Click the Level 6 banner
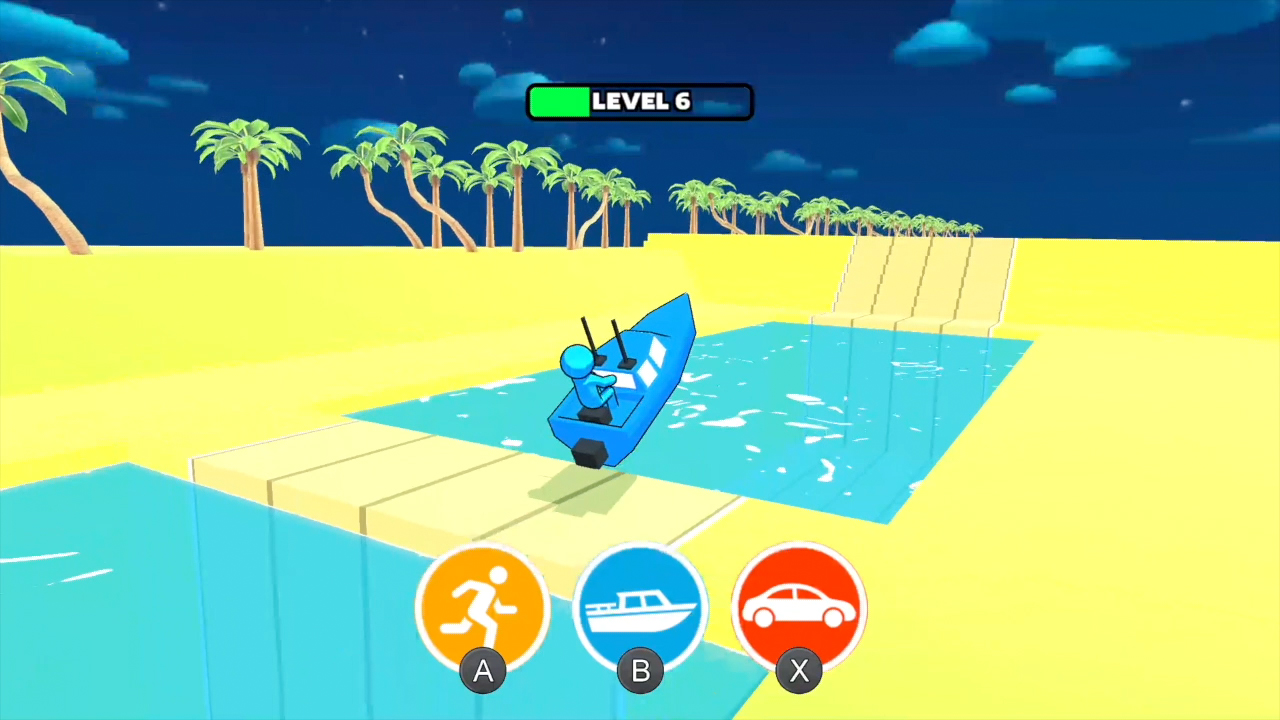Image resolution: width=1280 pixels, height=720 pixels. 640,101
